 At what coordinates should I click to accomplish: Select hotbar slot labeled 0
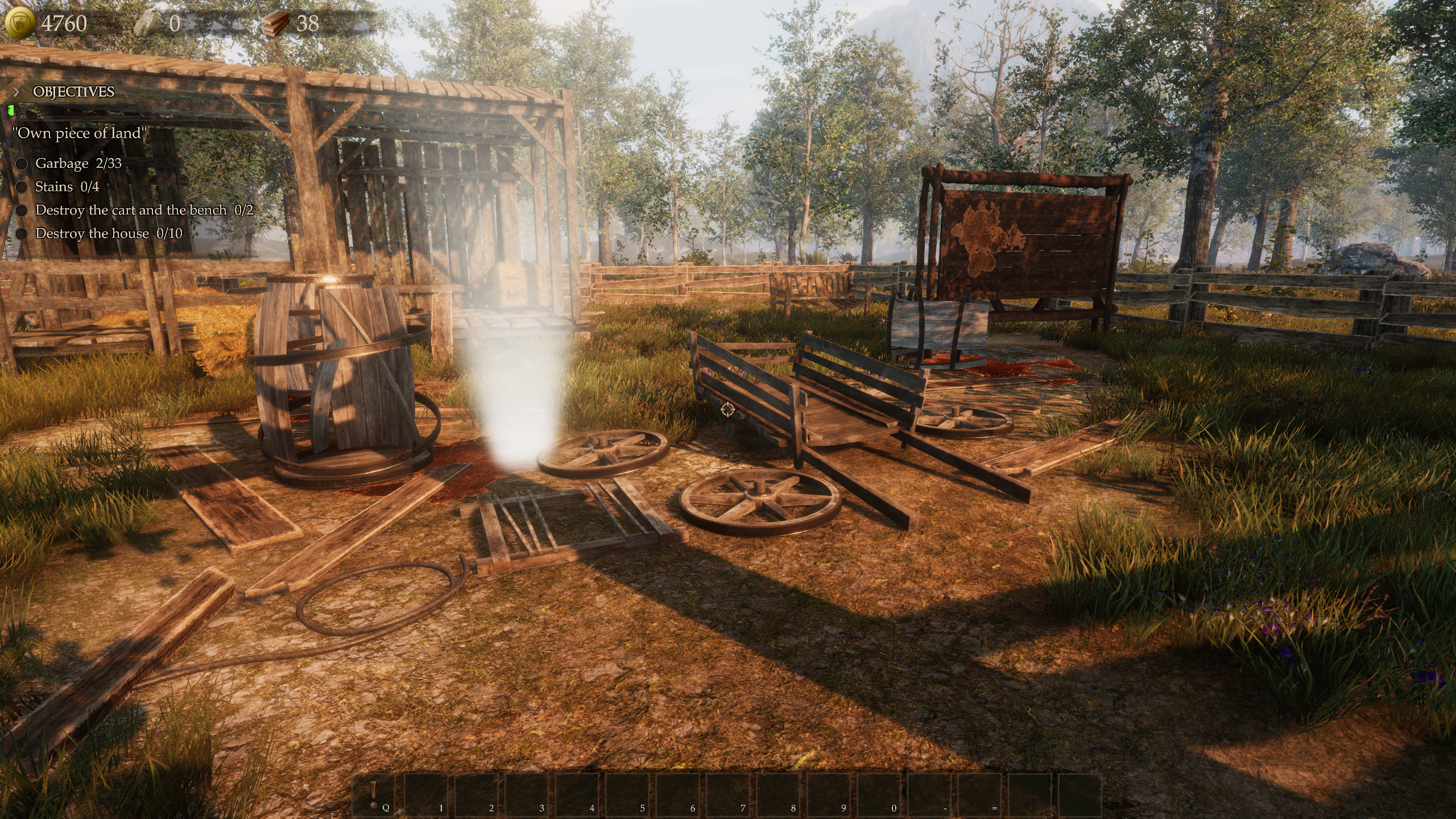[x=882, y=795]
